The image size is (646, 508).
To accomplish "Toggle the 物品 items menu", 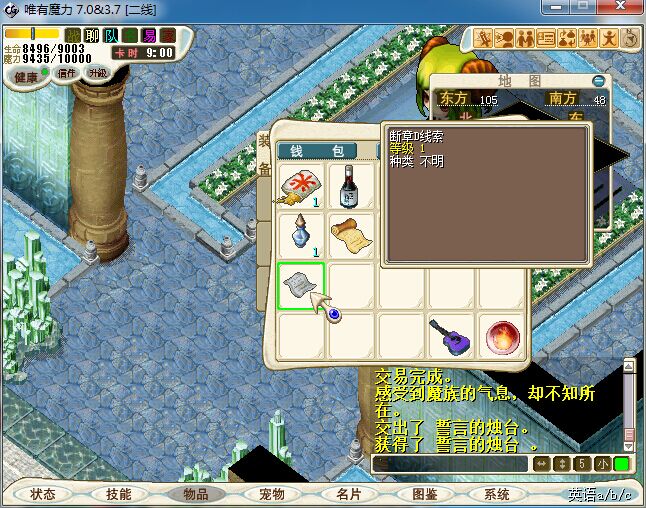I will 195,494.
